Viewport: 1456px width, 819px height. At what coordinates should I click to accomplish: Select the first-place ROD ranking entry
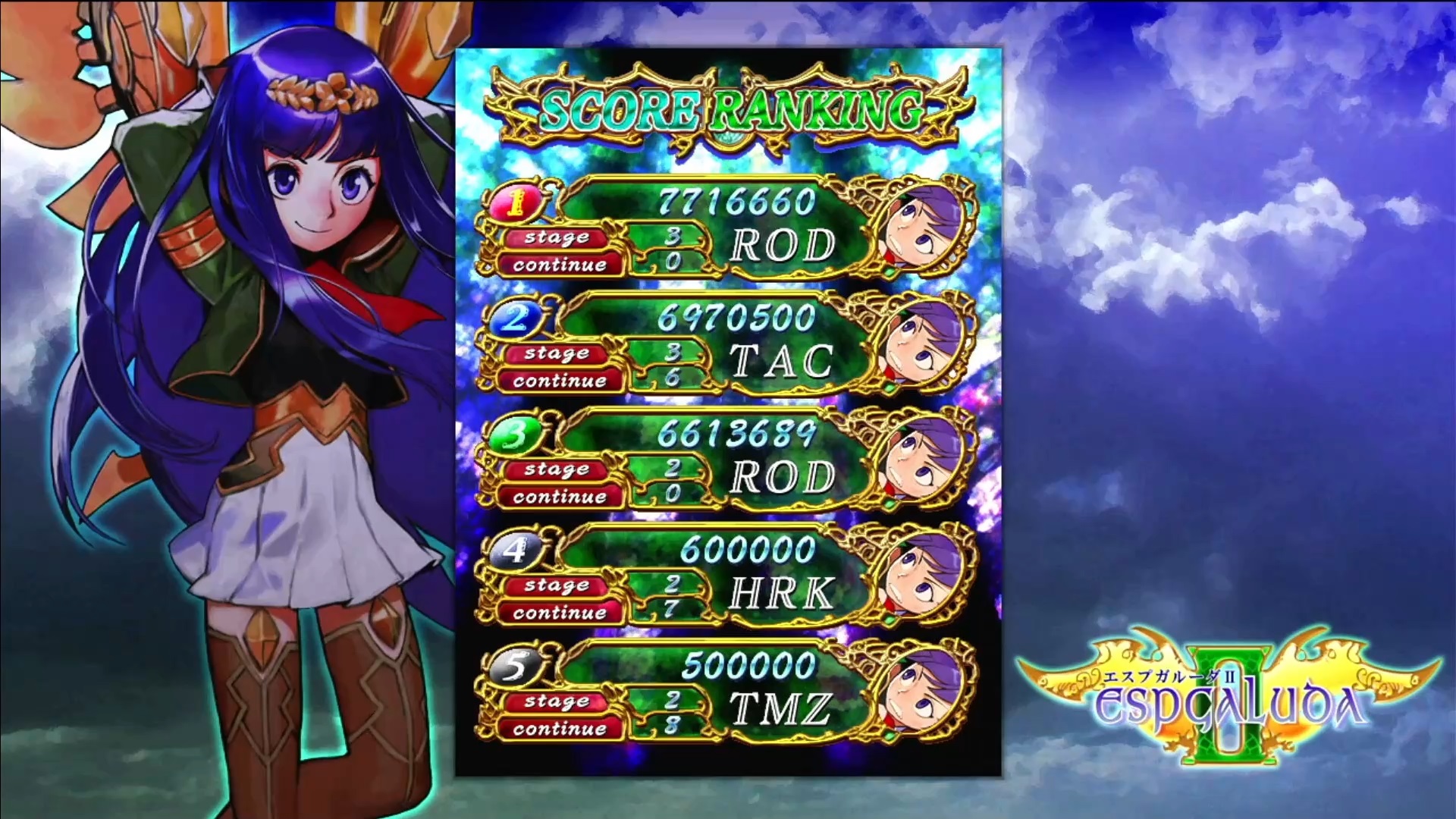pos(726,227)
